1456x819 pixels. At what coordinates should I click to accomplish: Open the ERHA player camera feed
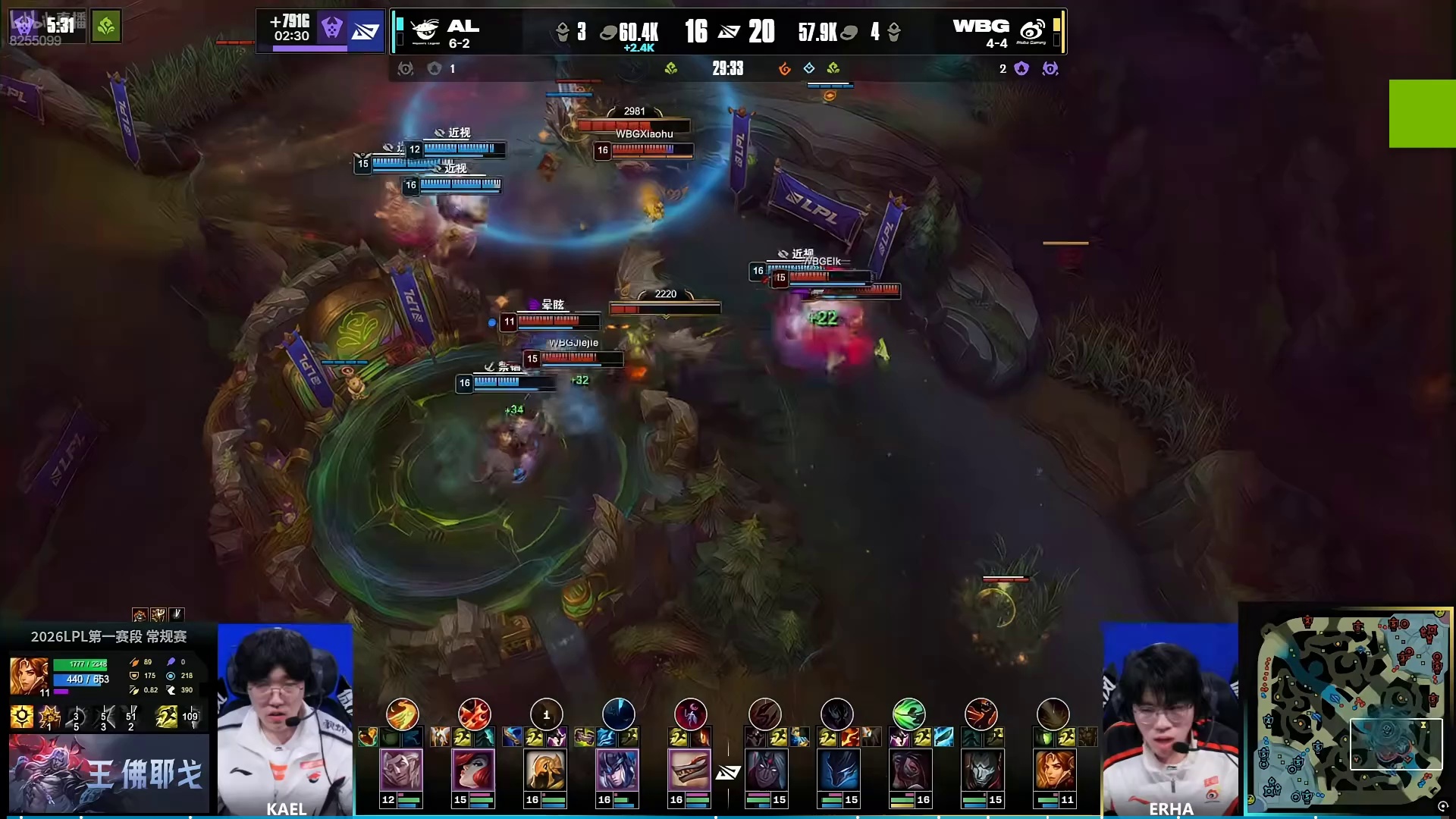[1170, 719]
